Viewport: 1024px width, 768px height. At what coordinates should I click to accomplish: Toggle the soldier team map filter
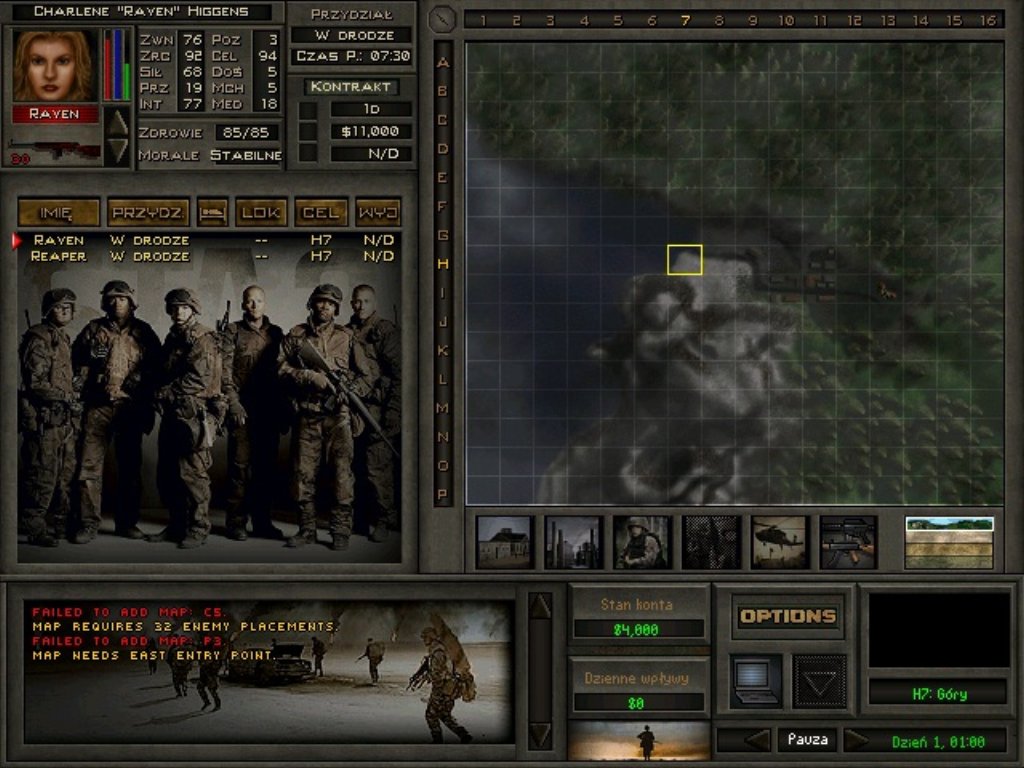[642, 542]
